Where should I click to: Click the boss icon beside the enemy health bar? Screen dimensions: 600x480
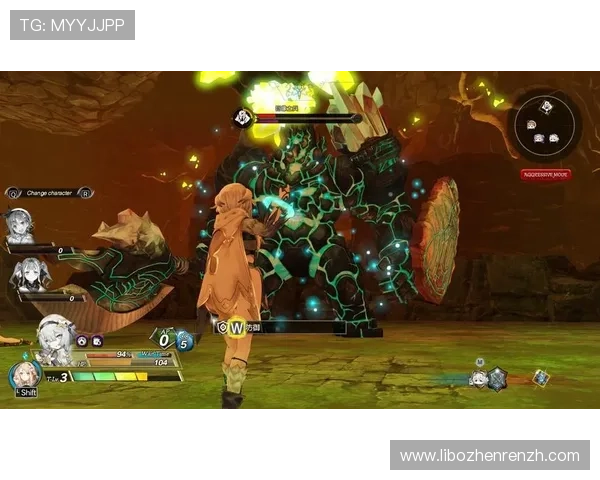(242, 118)
